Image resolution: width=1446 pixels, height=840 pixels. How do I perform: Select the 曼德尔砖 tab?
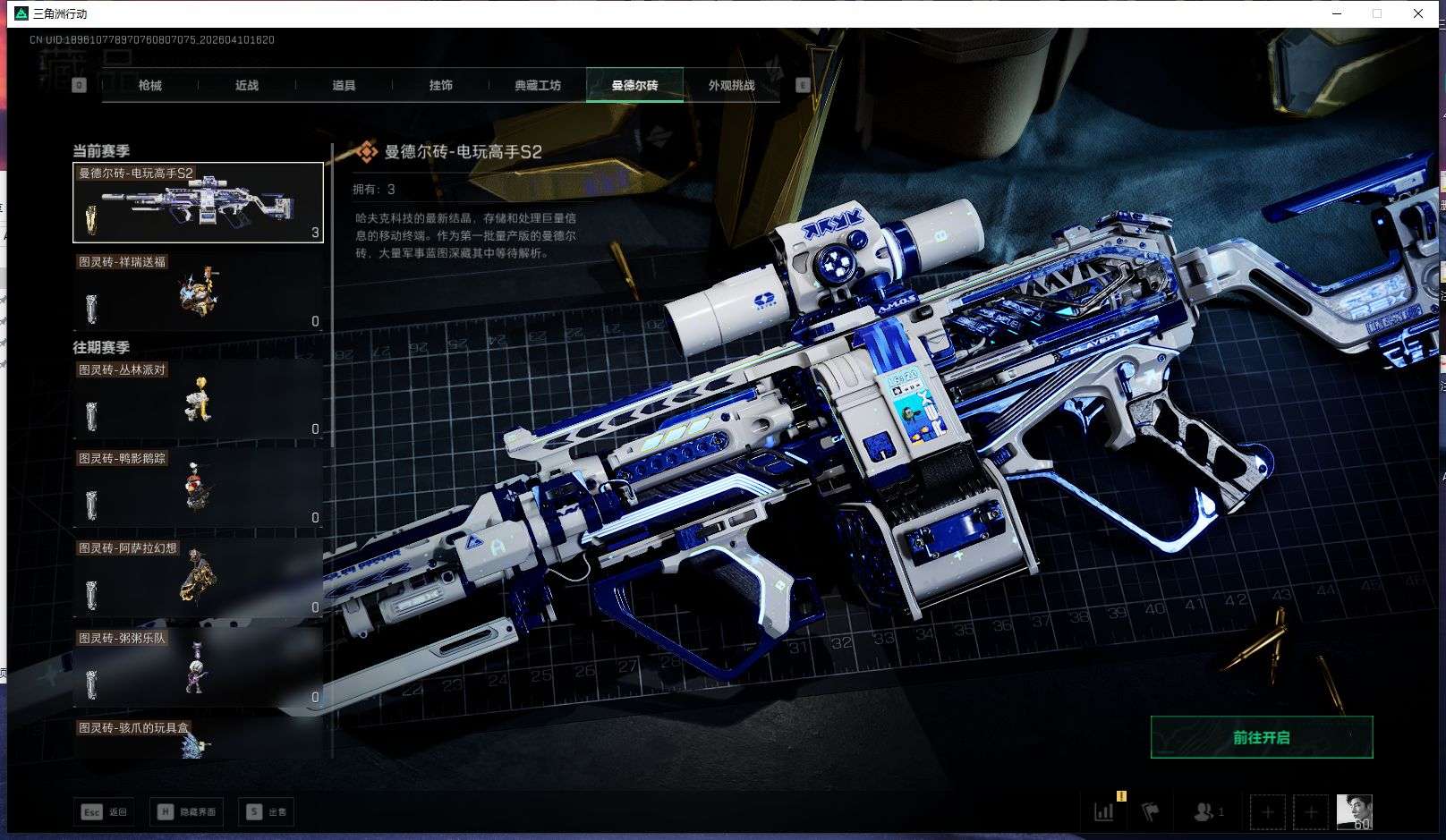point(634,86)
